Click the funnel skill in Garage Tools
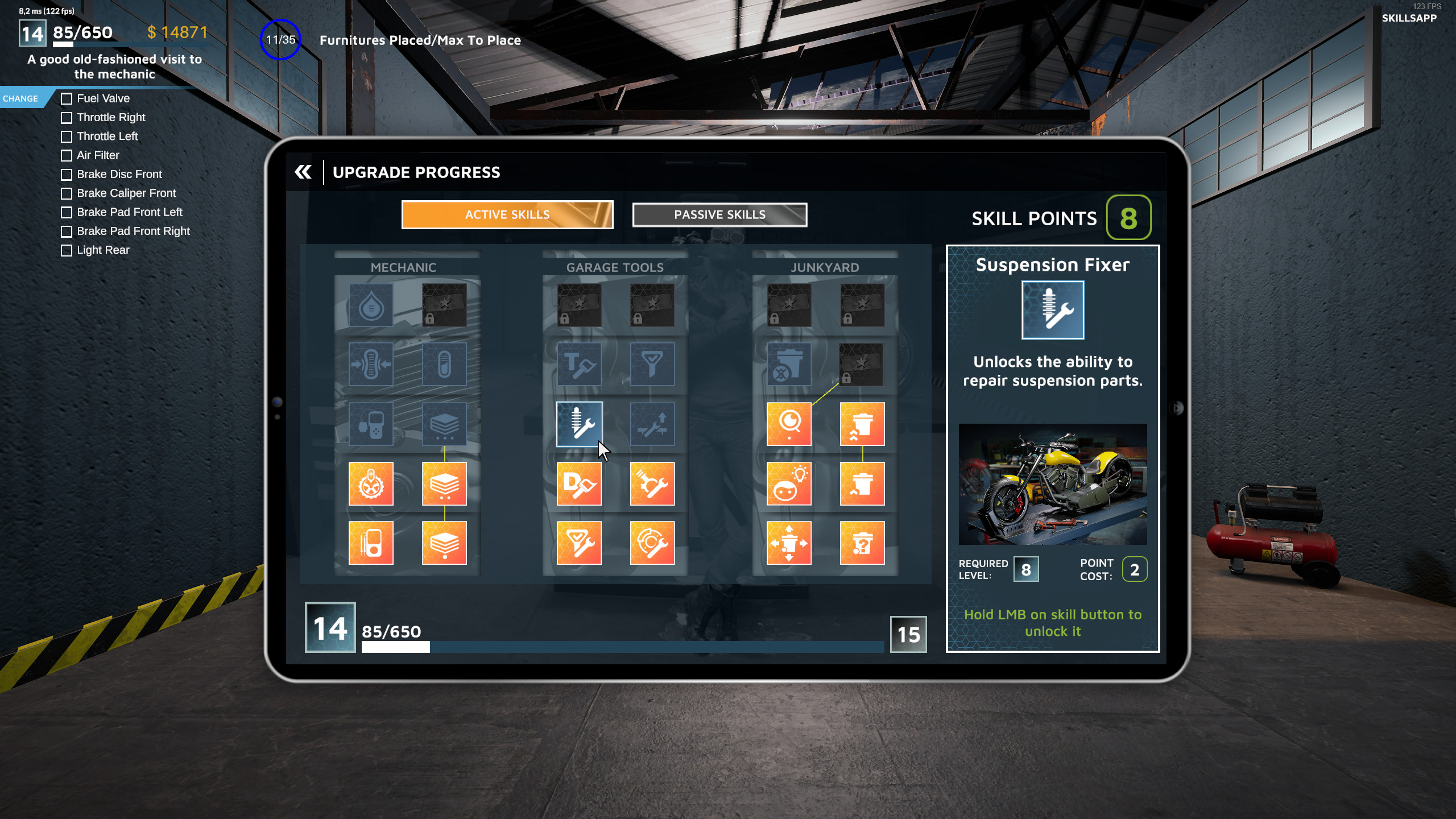Image resolution: width=1456 pixels, height=819 pixels. click(652, 365)
